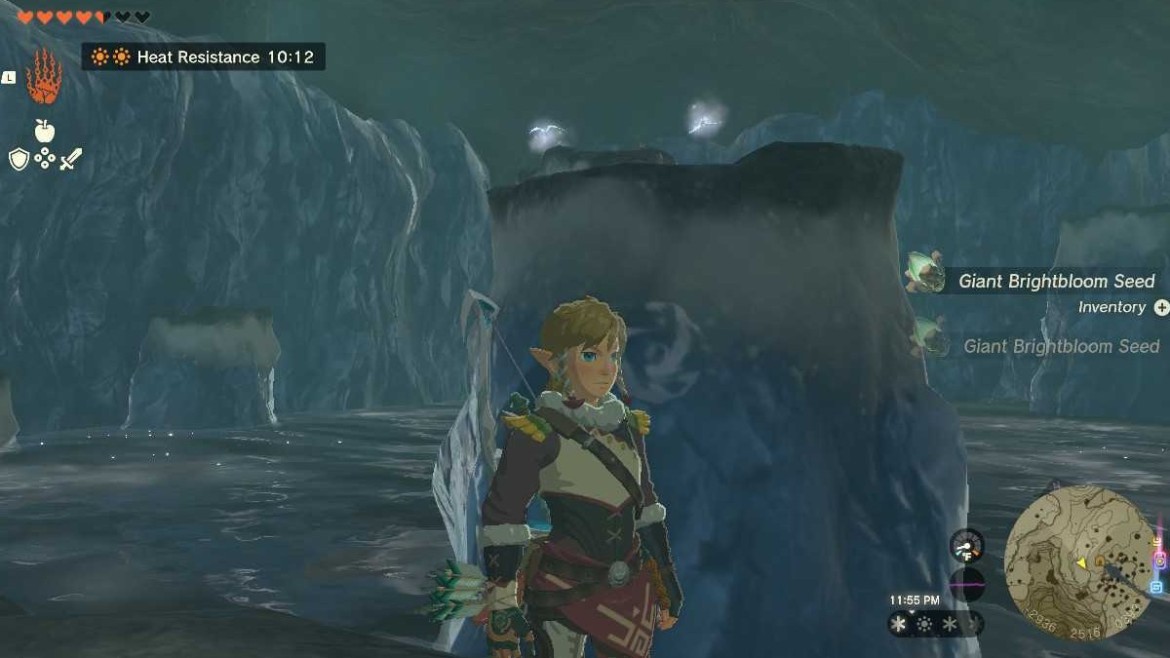Check the temperature gauge icon
Screen dimensions: 1170x658
tap(967, 546)
